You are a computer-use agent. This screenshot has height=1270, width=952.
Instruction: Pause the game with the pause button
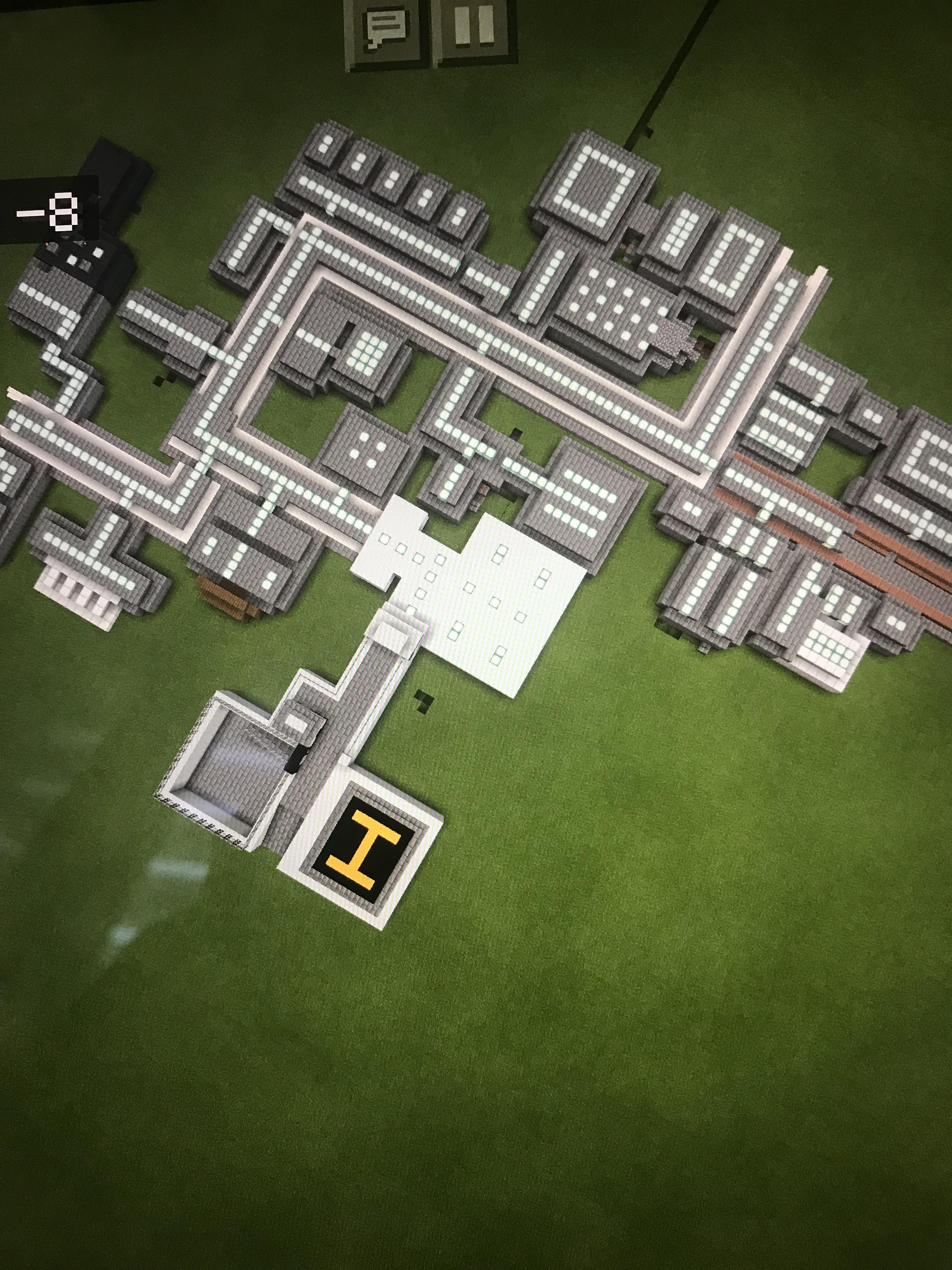(474, 29)
